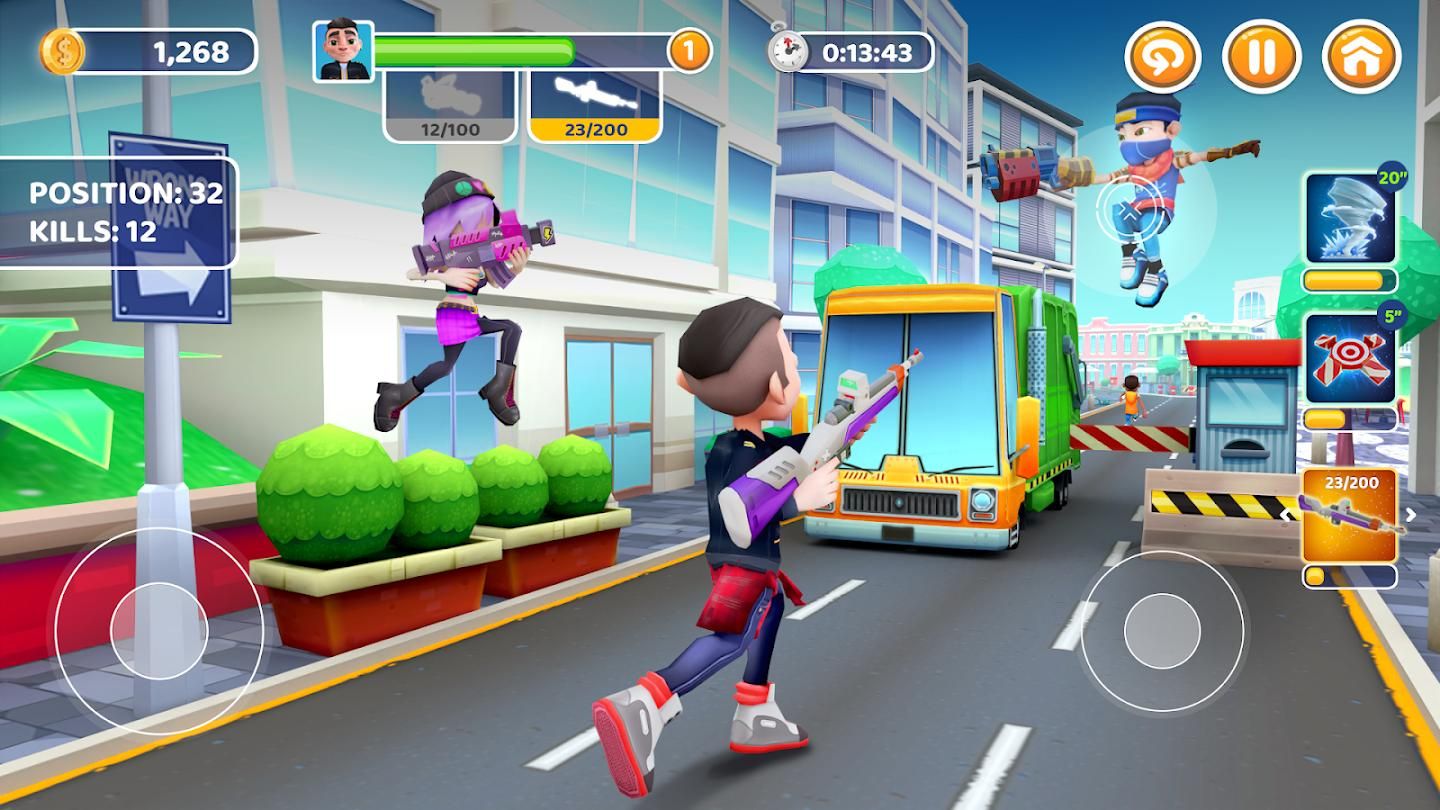
Task: Tap the right aiming joystick
Action: pyautogui.click(x=1162, y=631)
